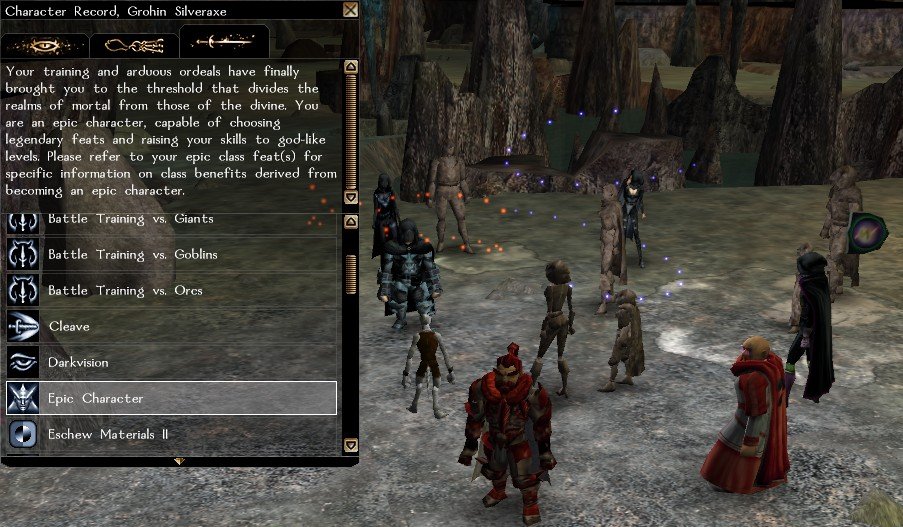Choose Battle Training vs. Goblins entry
The image size is (903, 527).
[170, 255]
